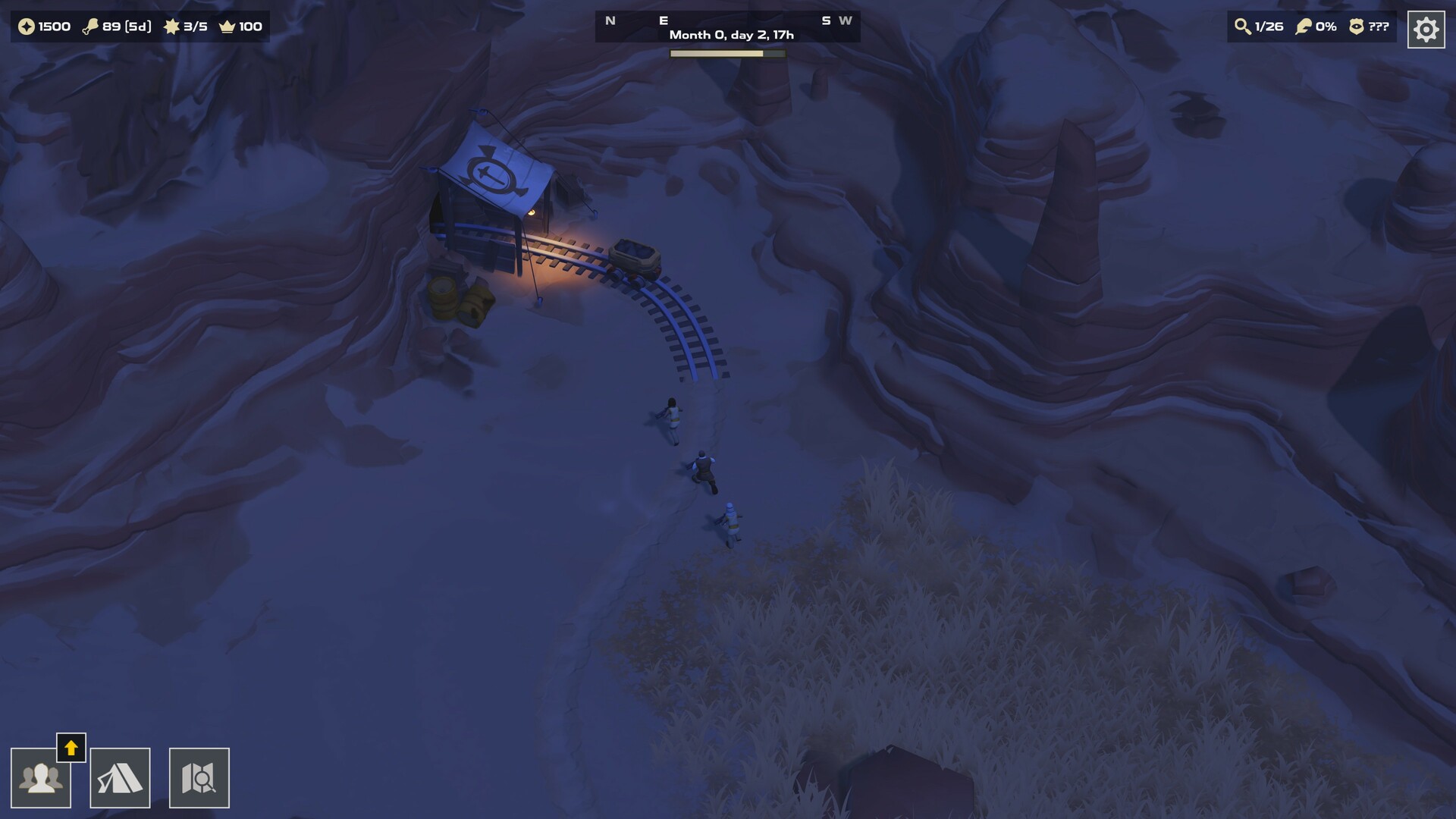The height and width of the screenshot is (819, 1456).
Task: Click the yellow upgrade arrow notification
Action: tap(71, 748)
